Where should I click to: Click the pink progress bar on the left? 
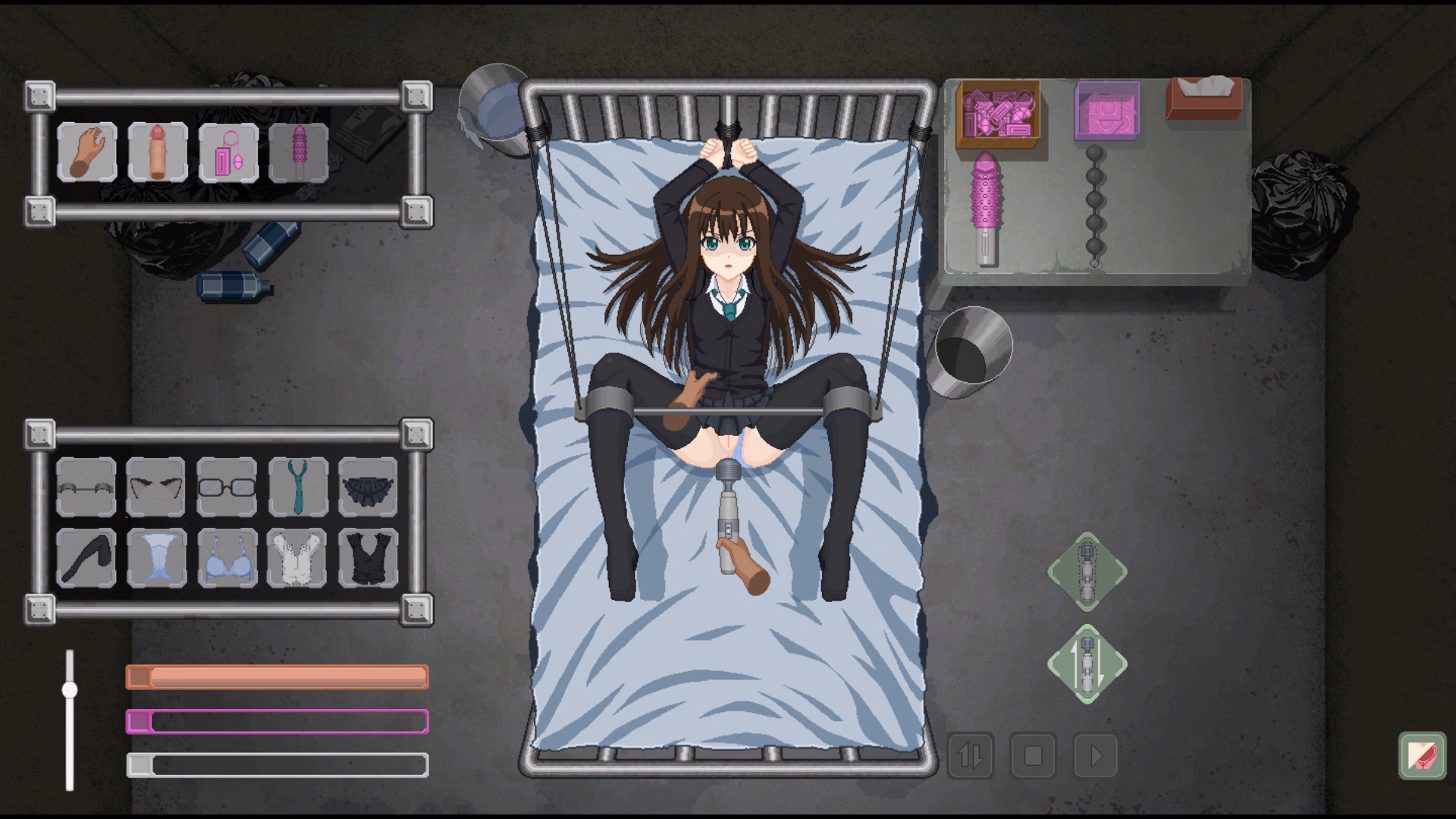(277, 721)
